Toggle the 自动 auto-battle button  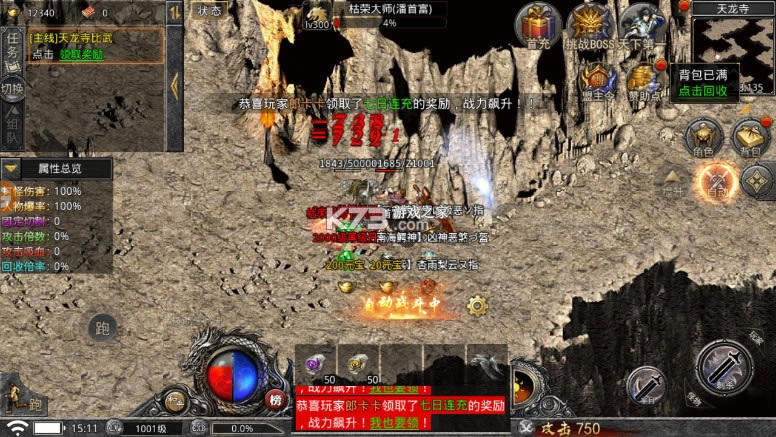[x=717, y=180]
